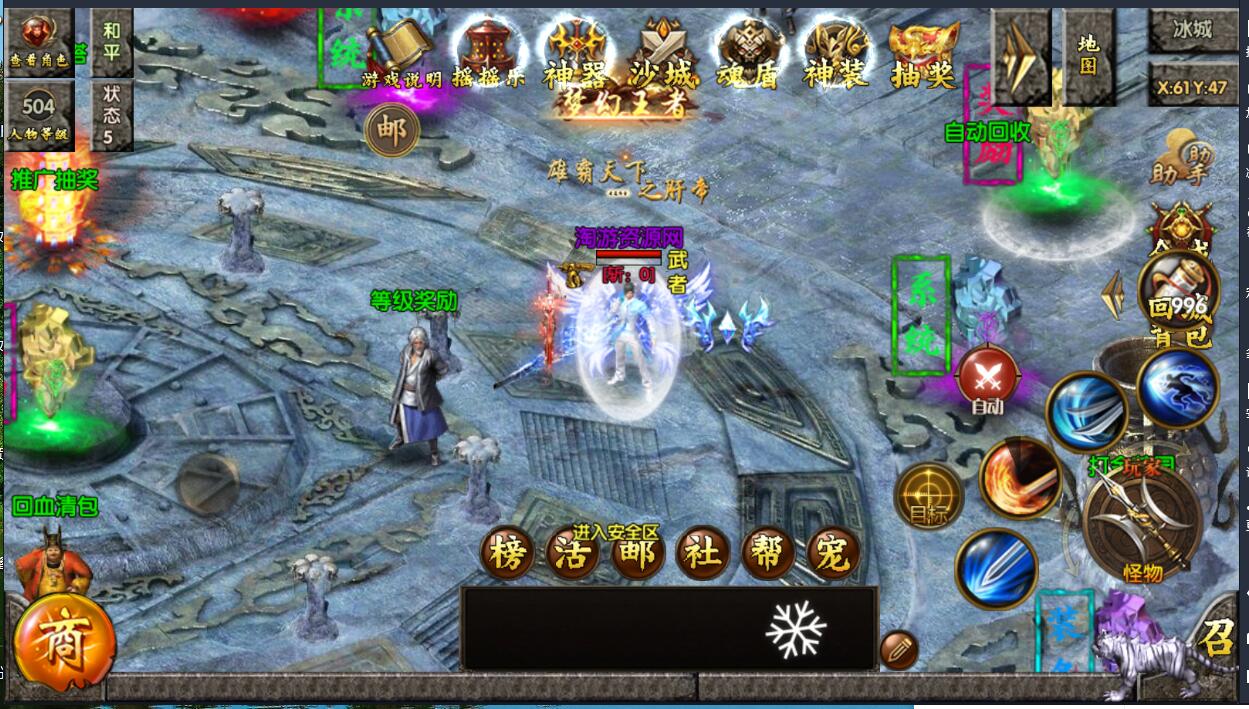Toggle the 和平 peace attack mode
This screenshot has height=709, width=1249.
[111, 41]
